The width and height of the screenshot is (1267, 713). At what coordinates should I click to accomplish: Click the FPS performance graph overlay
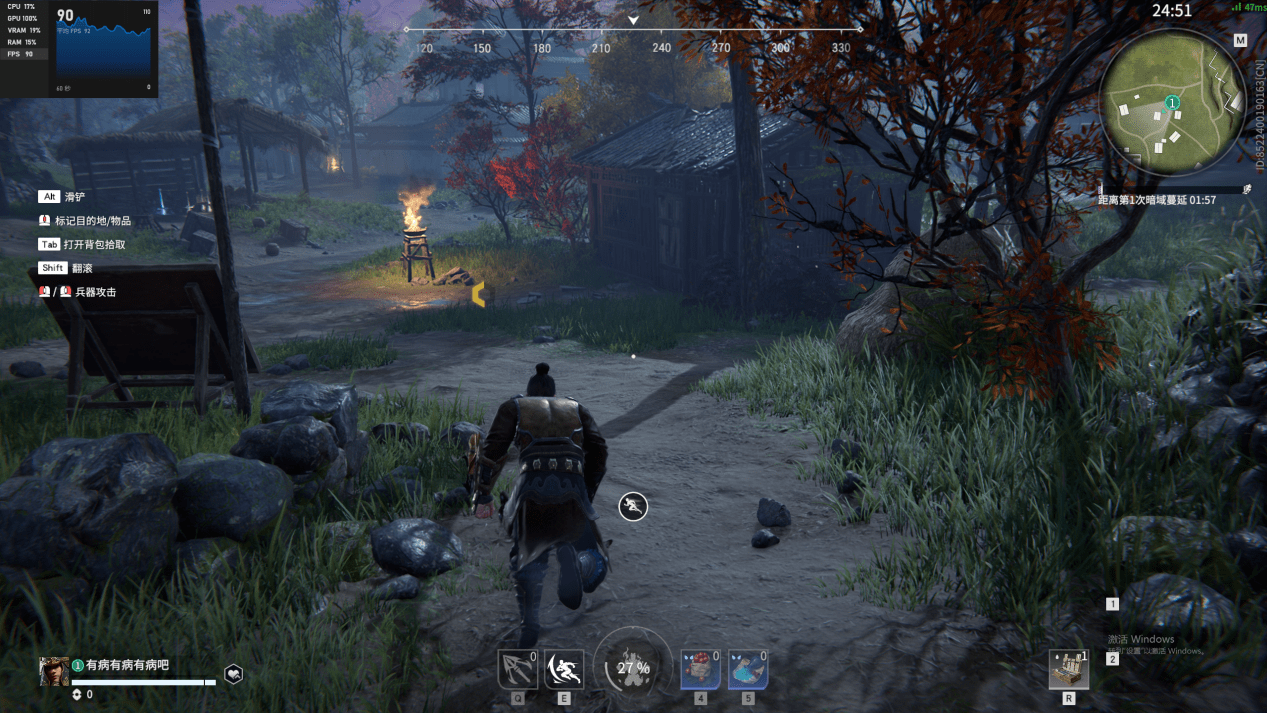click(104, 48)
